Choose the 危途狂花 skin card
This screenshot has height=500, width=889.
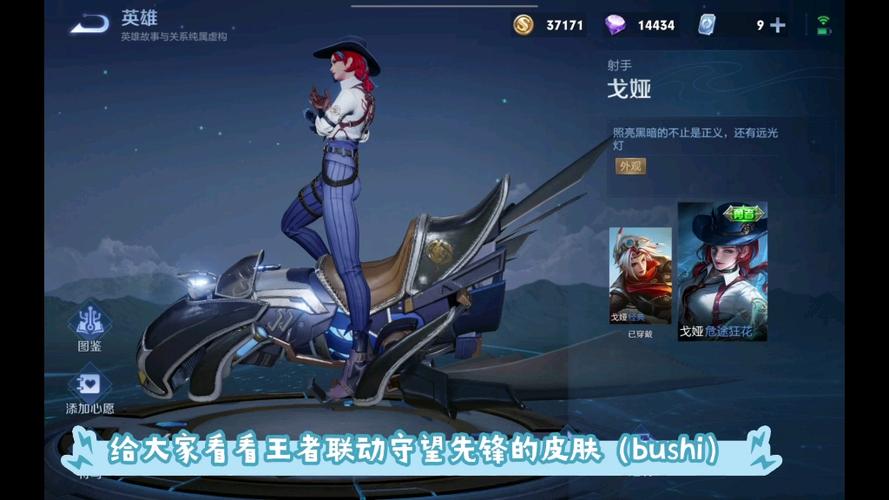[x=722, y=271]
